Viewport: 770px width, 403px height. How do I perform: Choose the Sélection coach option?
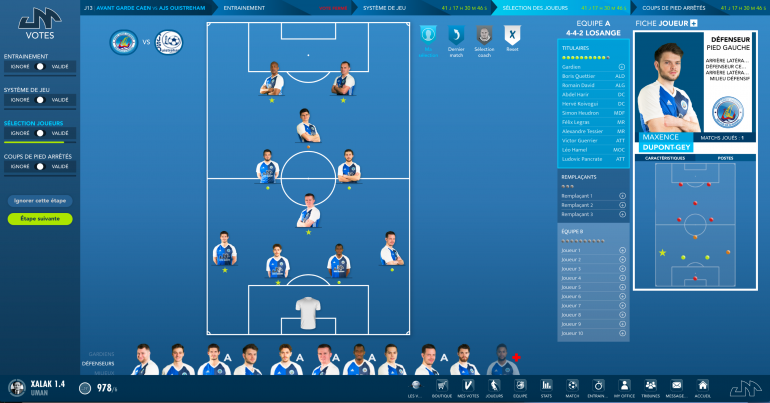484,39
